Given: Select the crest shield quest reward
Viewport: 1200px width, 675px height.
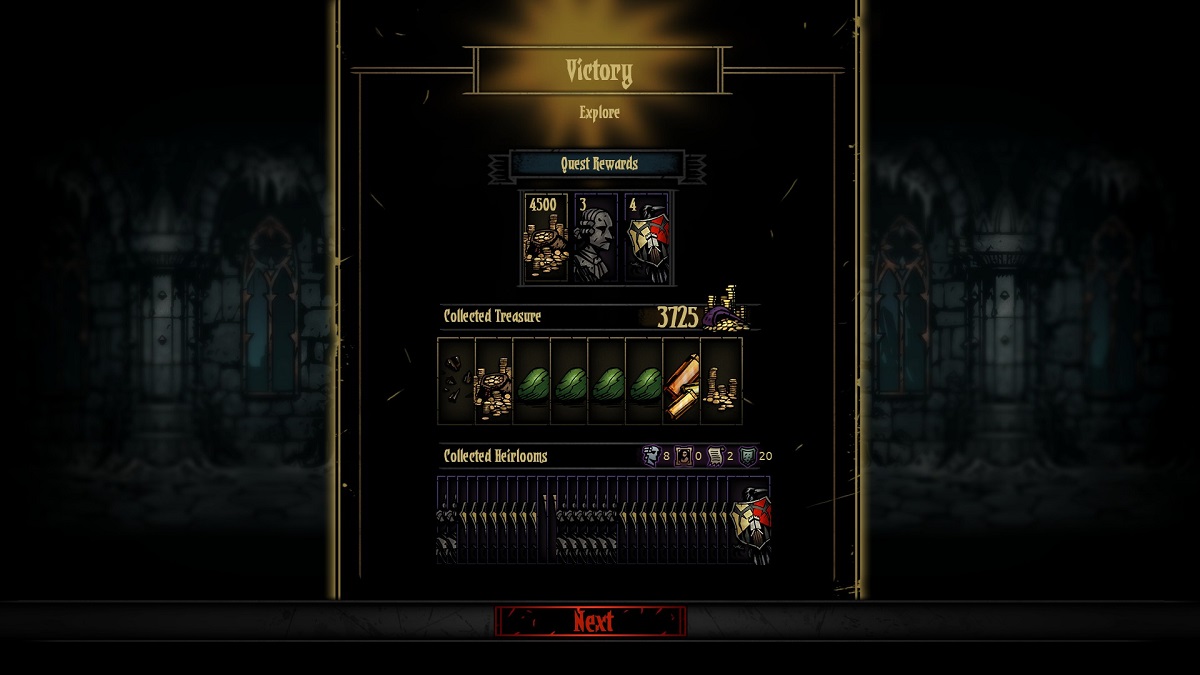Looking at the screenshot, I should (x=646, y=238).
